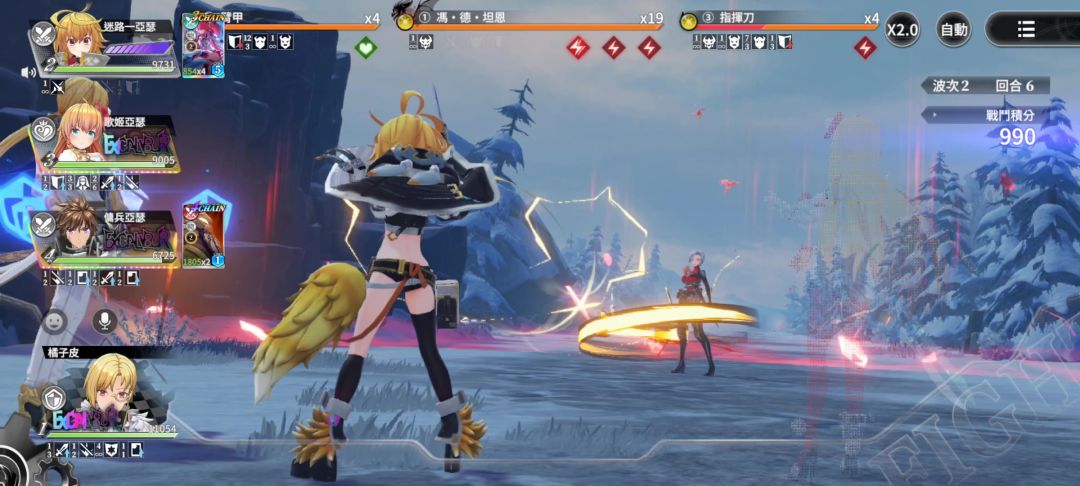Target the enemy 指揮刀 name bar
Screen dimensions: 1080x486
pyautogui.click(x=780, y=19)
